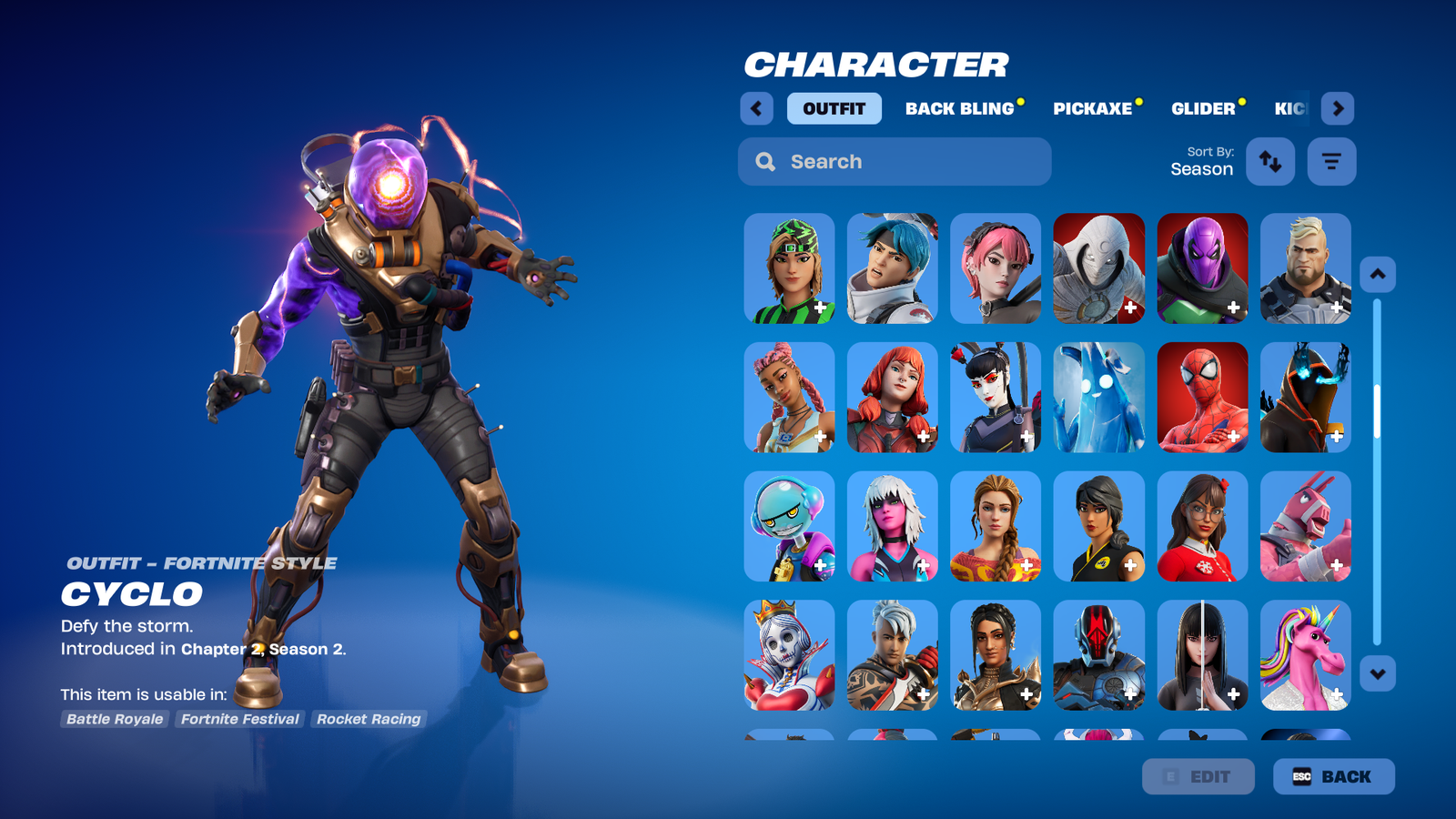
Task: Choose the green bandana girl outfit
Action: click(789, 268)
